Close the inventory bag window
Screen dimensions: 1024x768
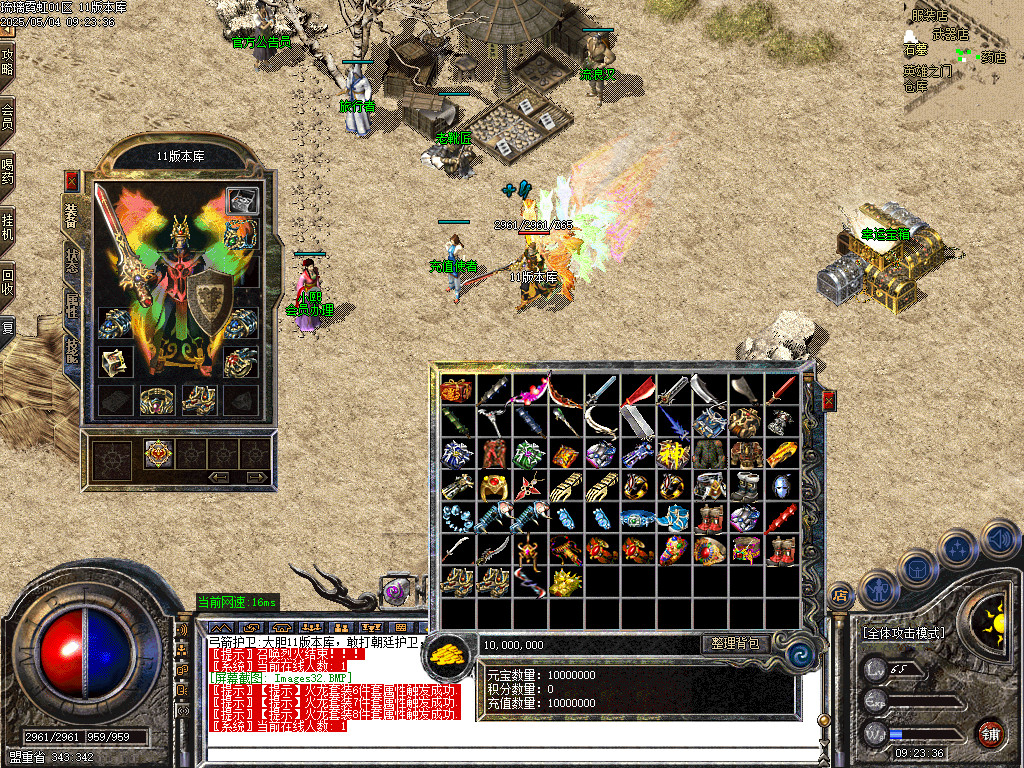click(829, 401)
